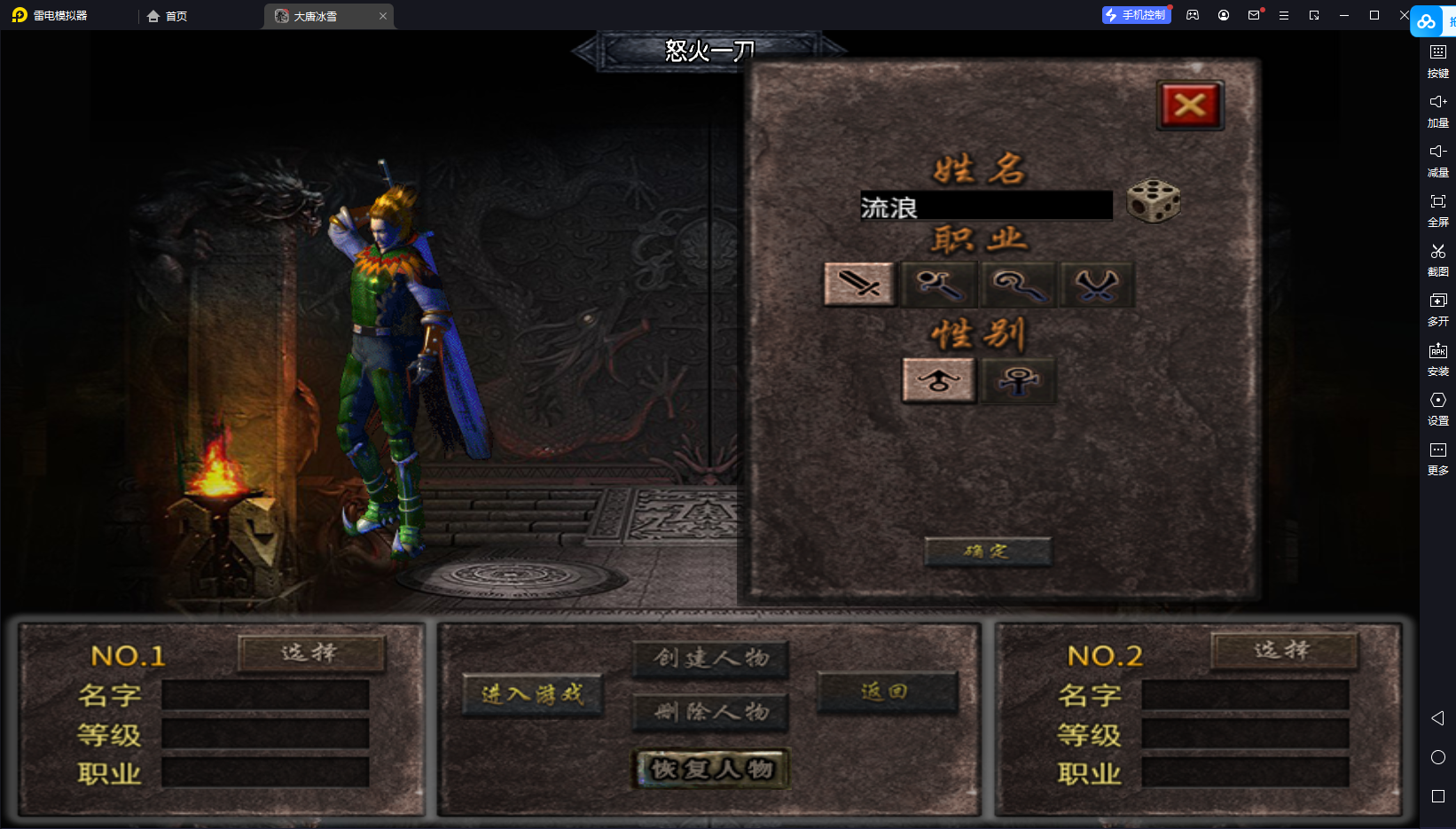The height and width of the screenshot is (829, 1456).
Task: Restore a character with 恢复人物
Action: [x=711, y=769]
